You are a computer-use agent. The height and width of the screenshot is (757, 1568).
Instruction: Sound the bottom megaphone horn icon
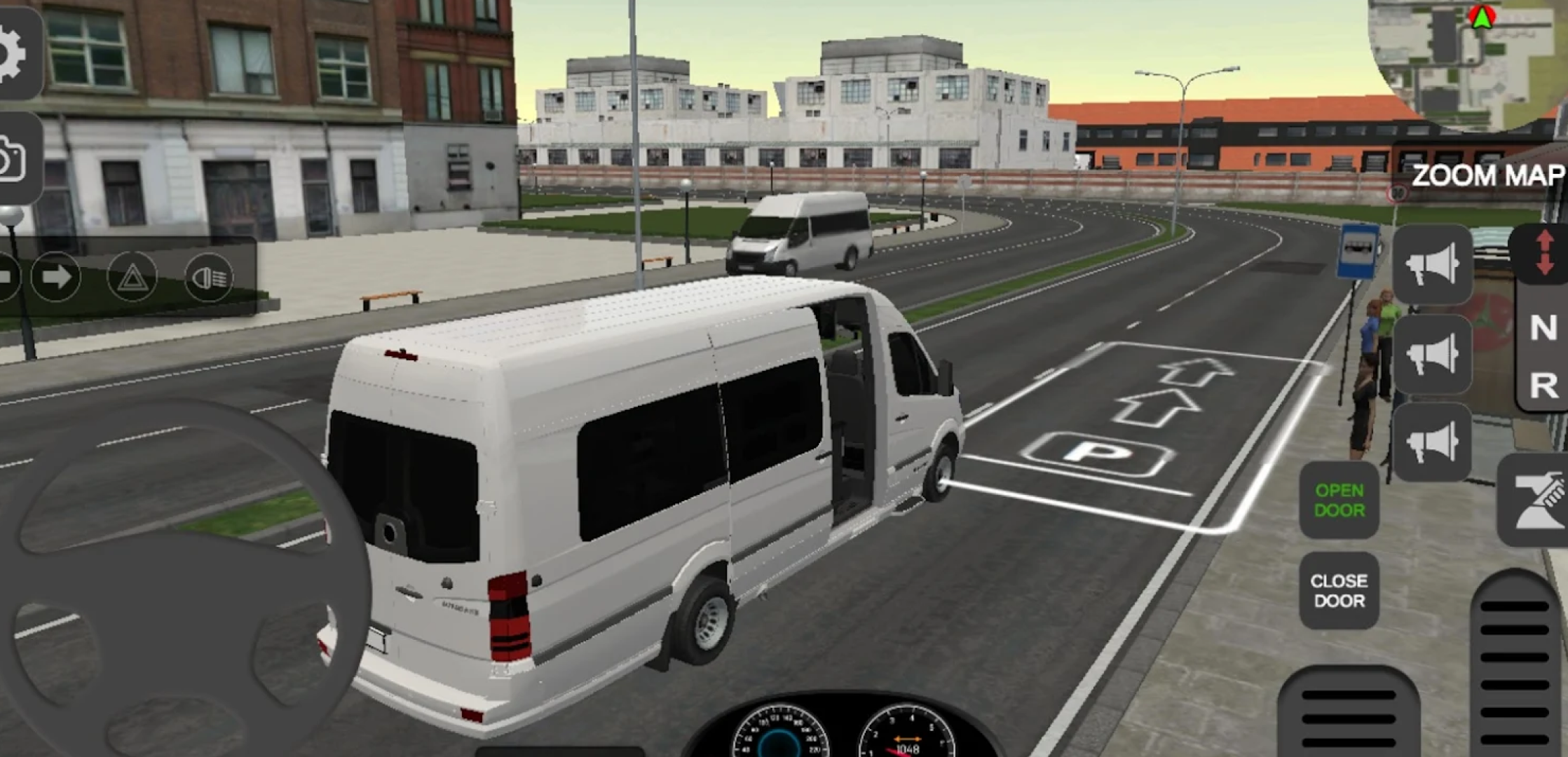(1434, 441)
